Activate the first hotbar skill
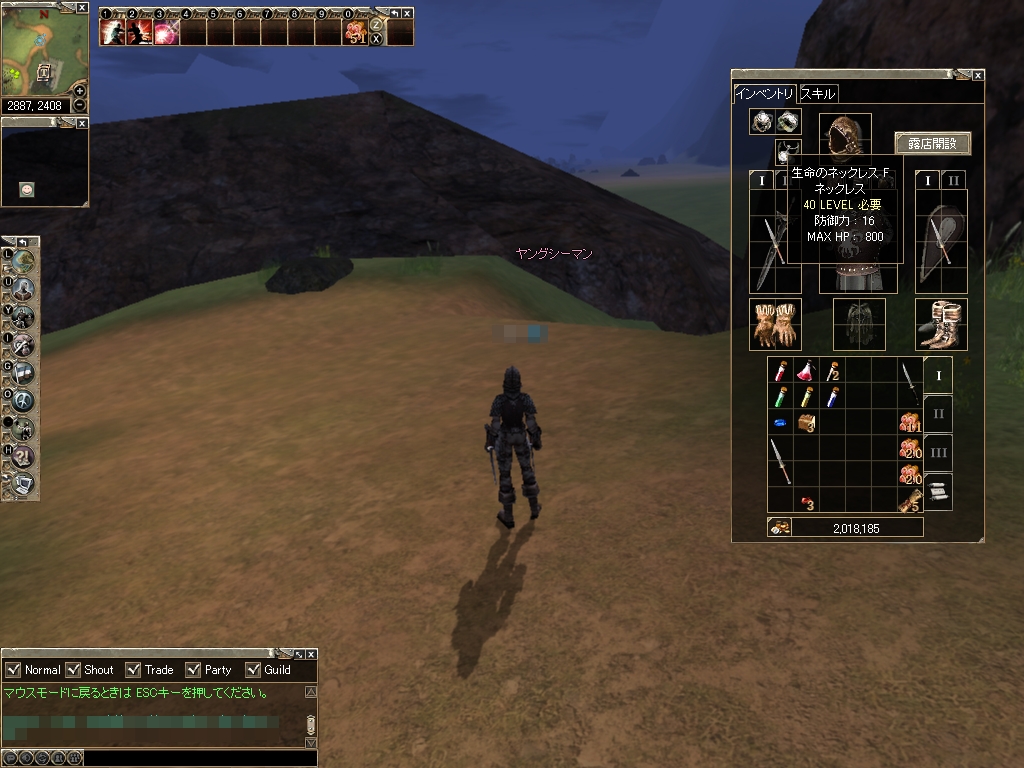This screenshot has width=1024, height=768. [113, 32]
